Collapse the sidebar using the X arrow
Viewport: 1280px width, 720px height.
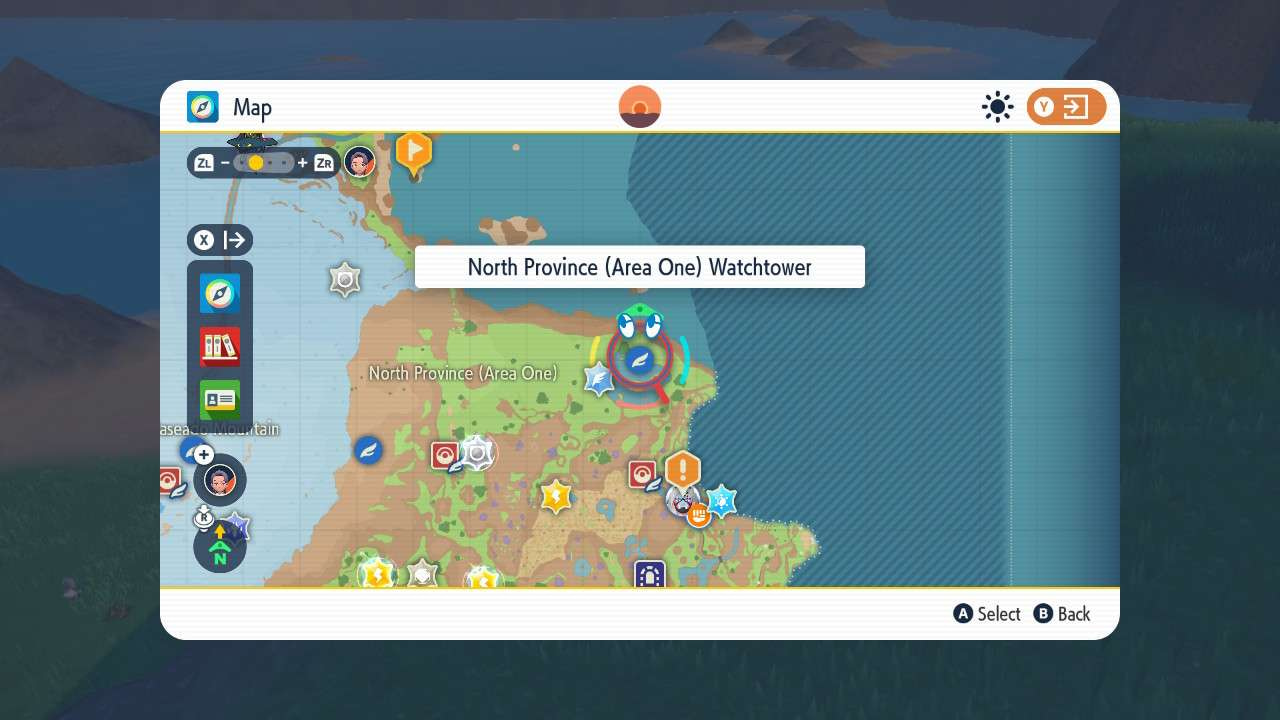point(220,240)
